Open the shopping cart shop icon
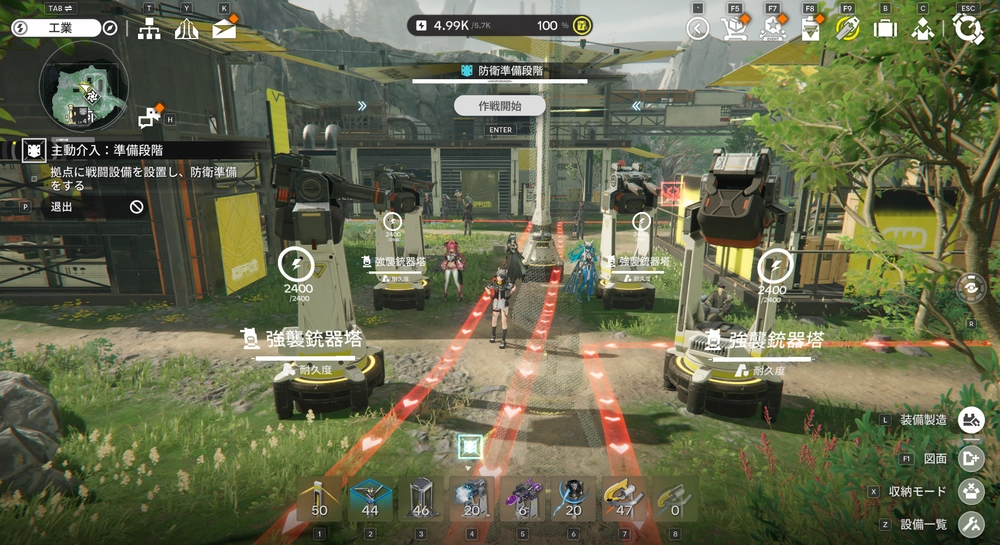The image size is (1000, 545). pyautogui.click(x=733, y=28)
